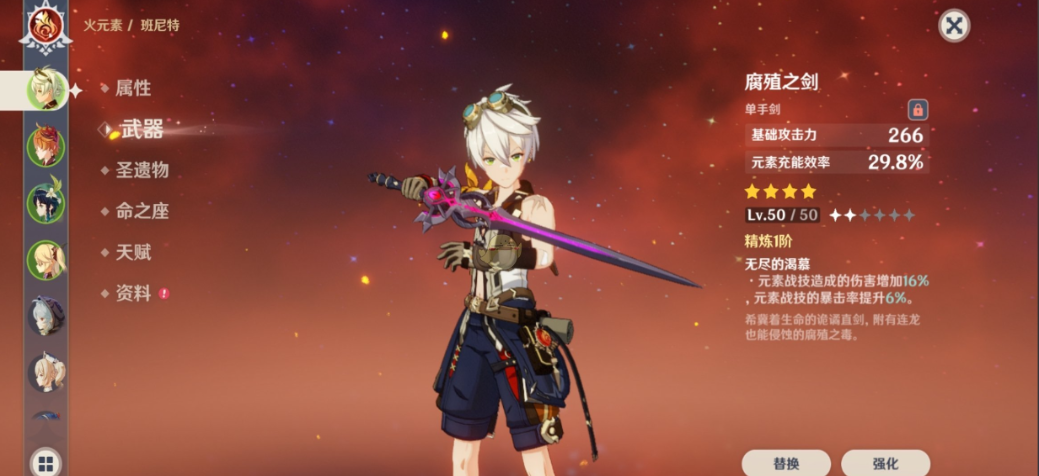Click the 替换 replace weapon button
The height and width of the screenshot is (476, 1039).
pos(786,463)
